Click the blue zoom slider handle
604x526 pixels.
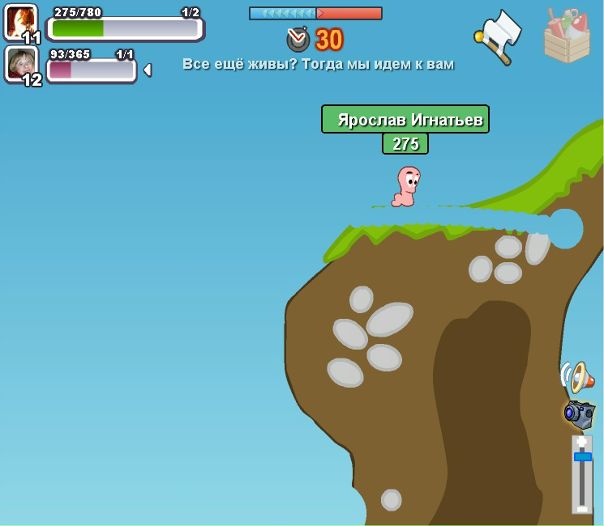[582, 457]
